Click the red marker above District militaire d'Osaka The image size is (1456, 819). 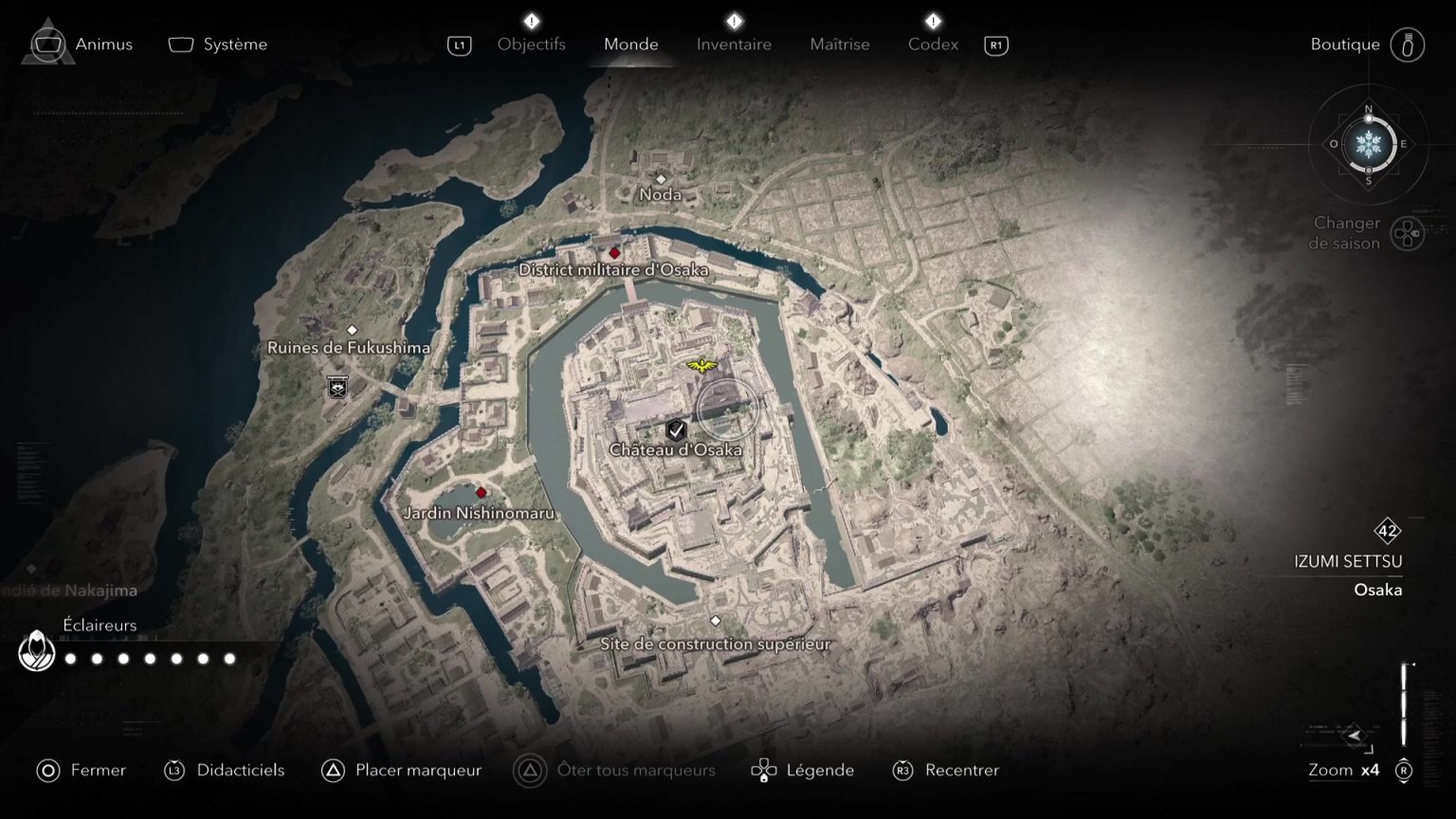click(614, 253)
